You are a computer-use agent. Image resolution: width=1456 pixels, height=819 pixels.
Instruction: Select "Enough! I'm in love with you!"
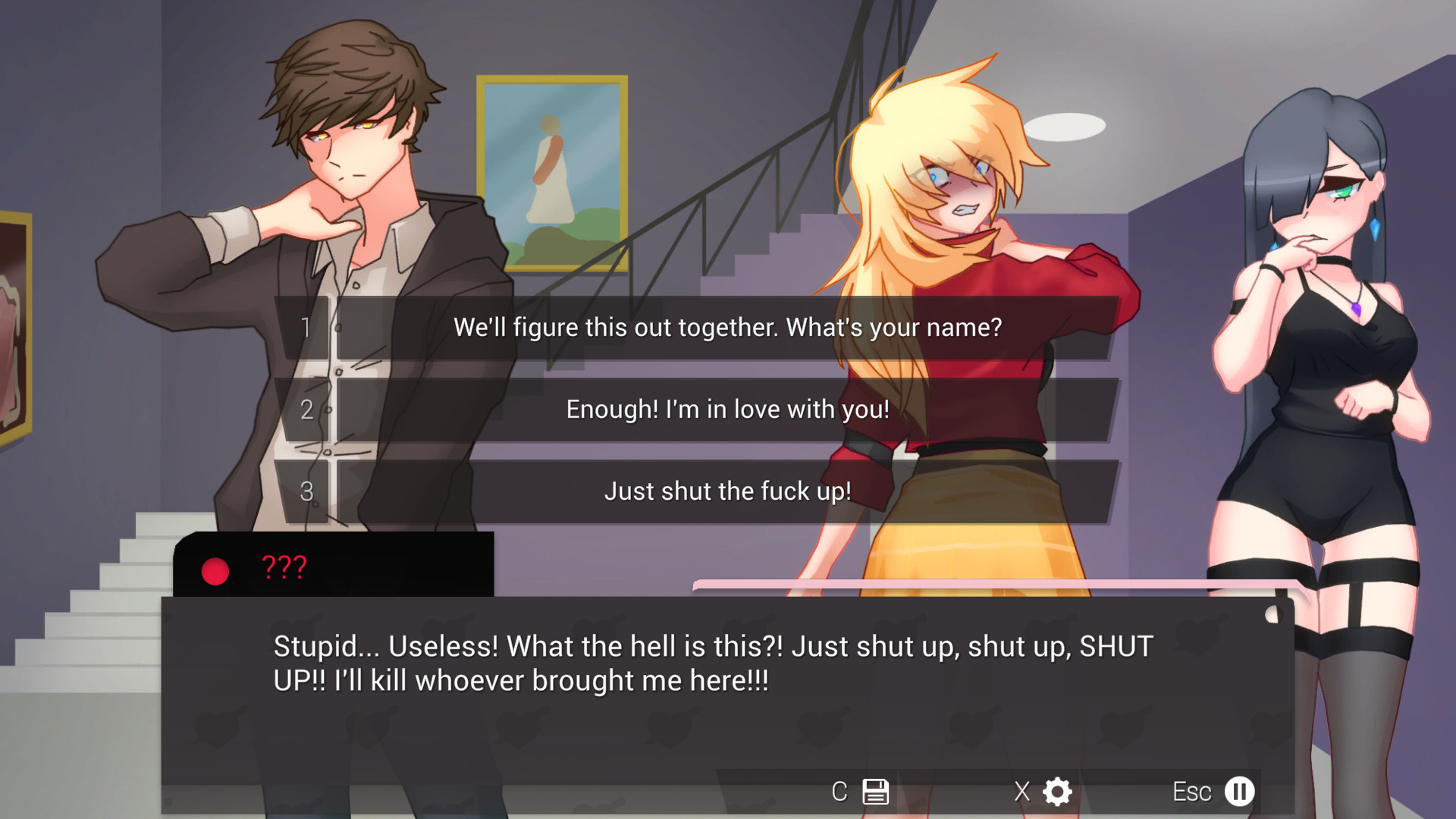pyautogui.click(x=727, y=409)
